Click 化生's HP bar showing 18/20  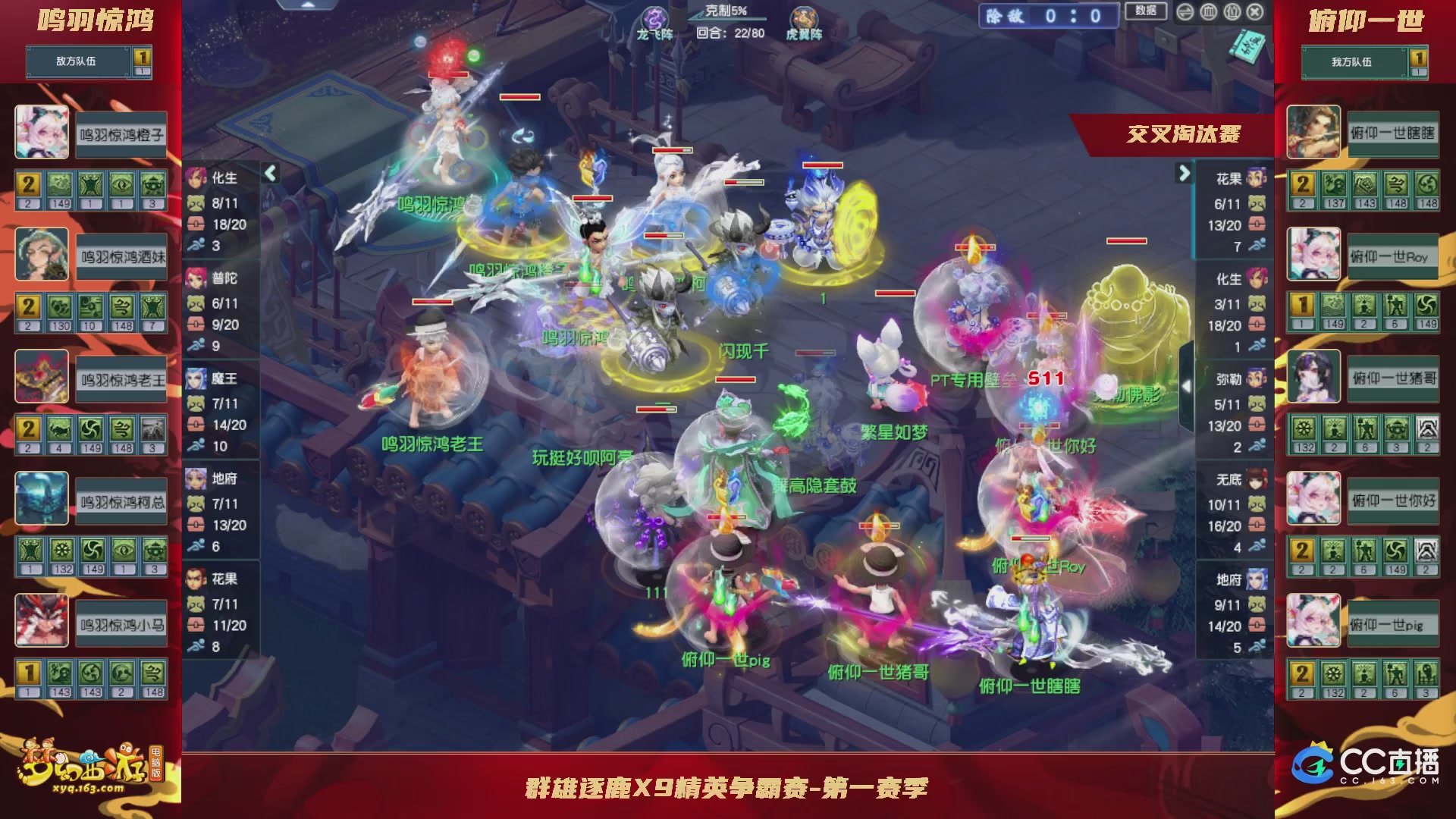point(227,224)
